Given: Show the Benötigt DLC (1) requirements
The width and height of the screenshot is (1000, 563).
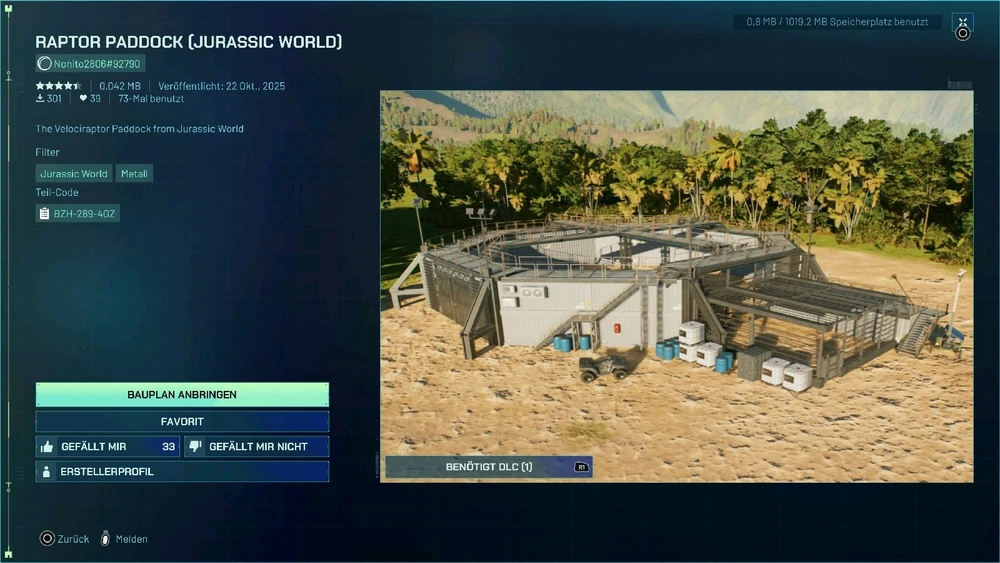Looking at the screenshot, I should pos(488,467).
